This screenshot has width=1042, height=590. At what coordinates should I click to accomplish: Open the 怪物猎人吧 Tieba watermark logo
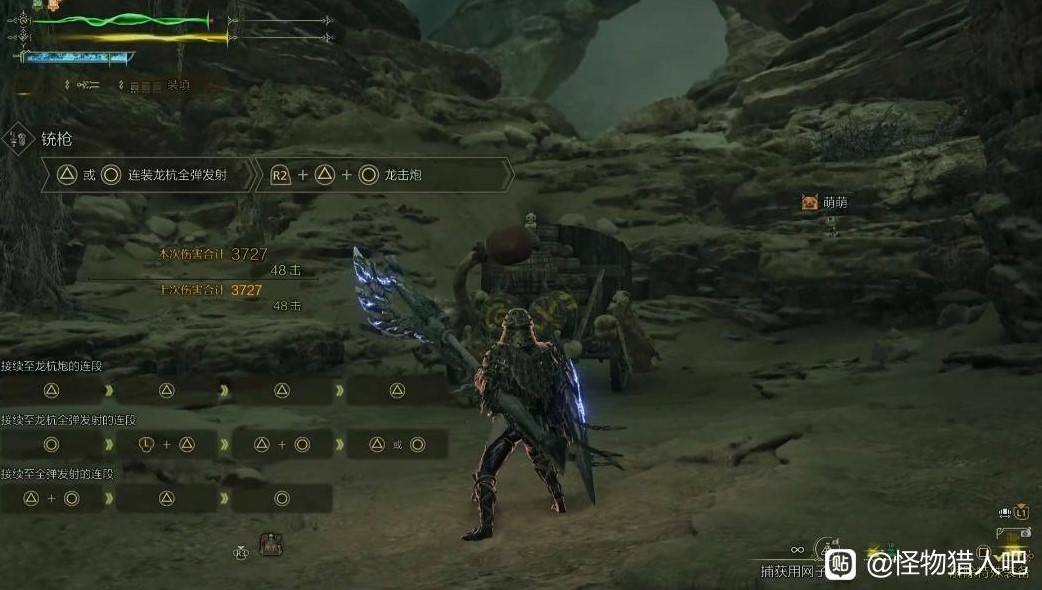pyautogui.click(x=841, y=564)
